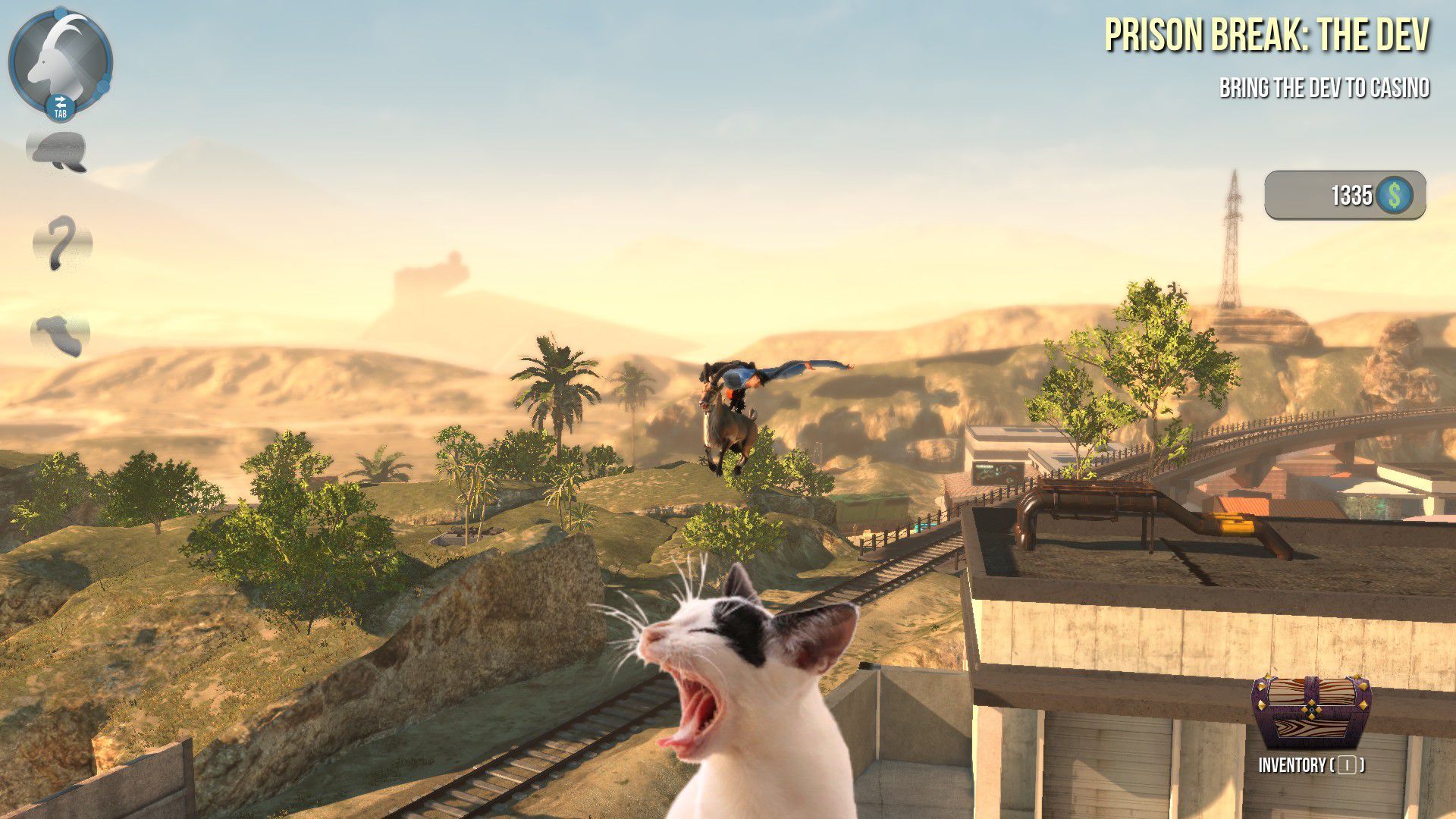
Task: Select the grey sock-shaped gear icon
Action: (60, 334)
